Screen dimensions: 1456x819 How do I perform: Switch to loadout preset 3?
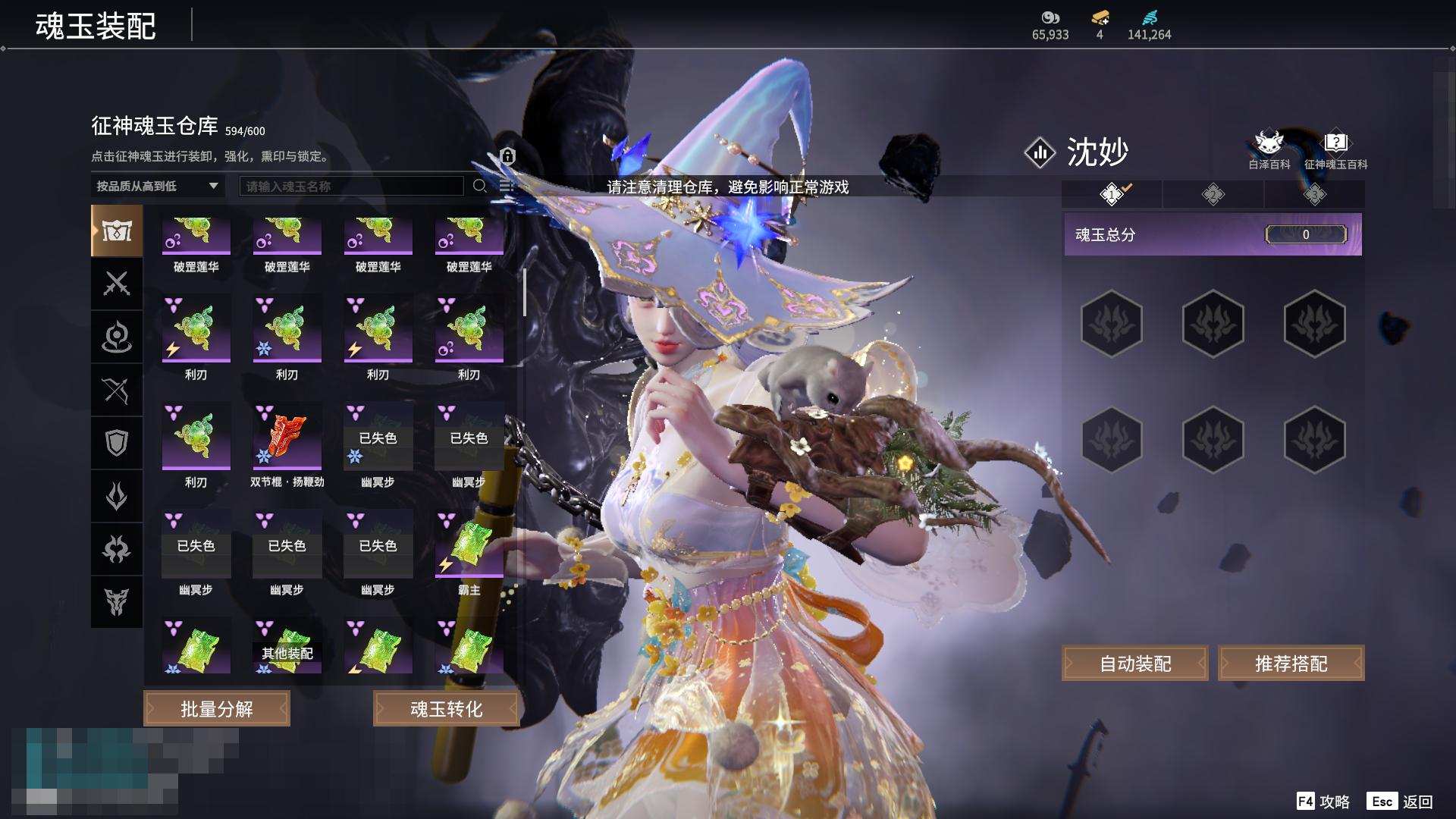[x=1314, y=195]
